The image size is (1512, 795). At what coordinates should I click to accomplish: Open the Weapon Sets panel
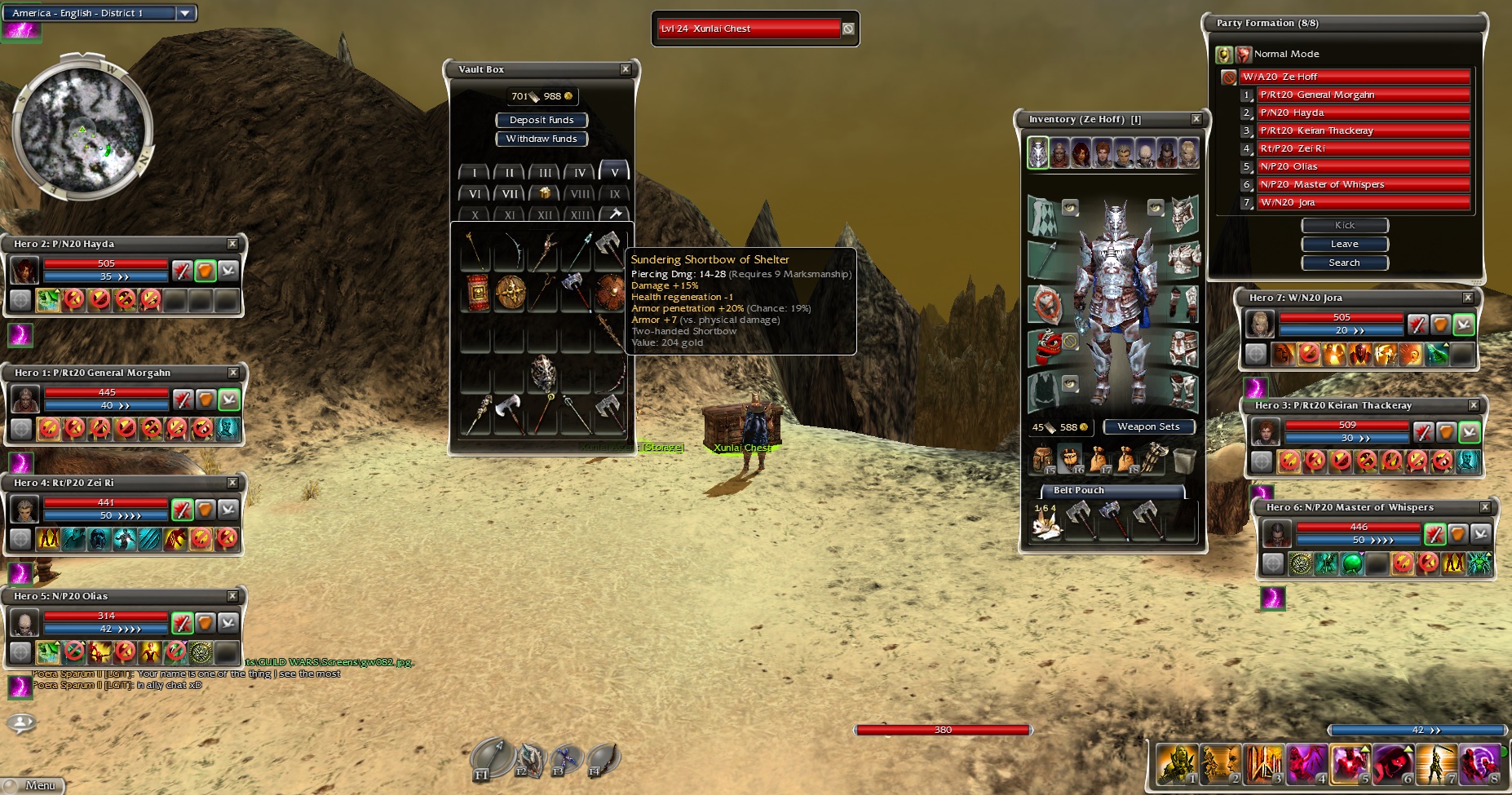click(1148, 426)
